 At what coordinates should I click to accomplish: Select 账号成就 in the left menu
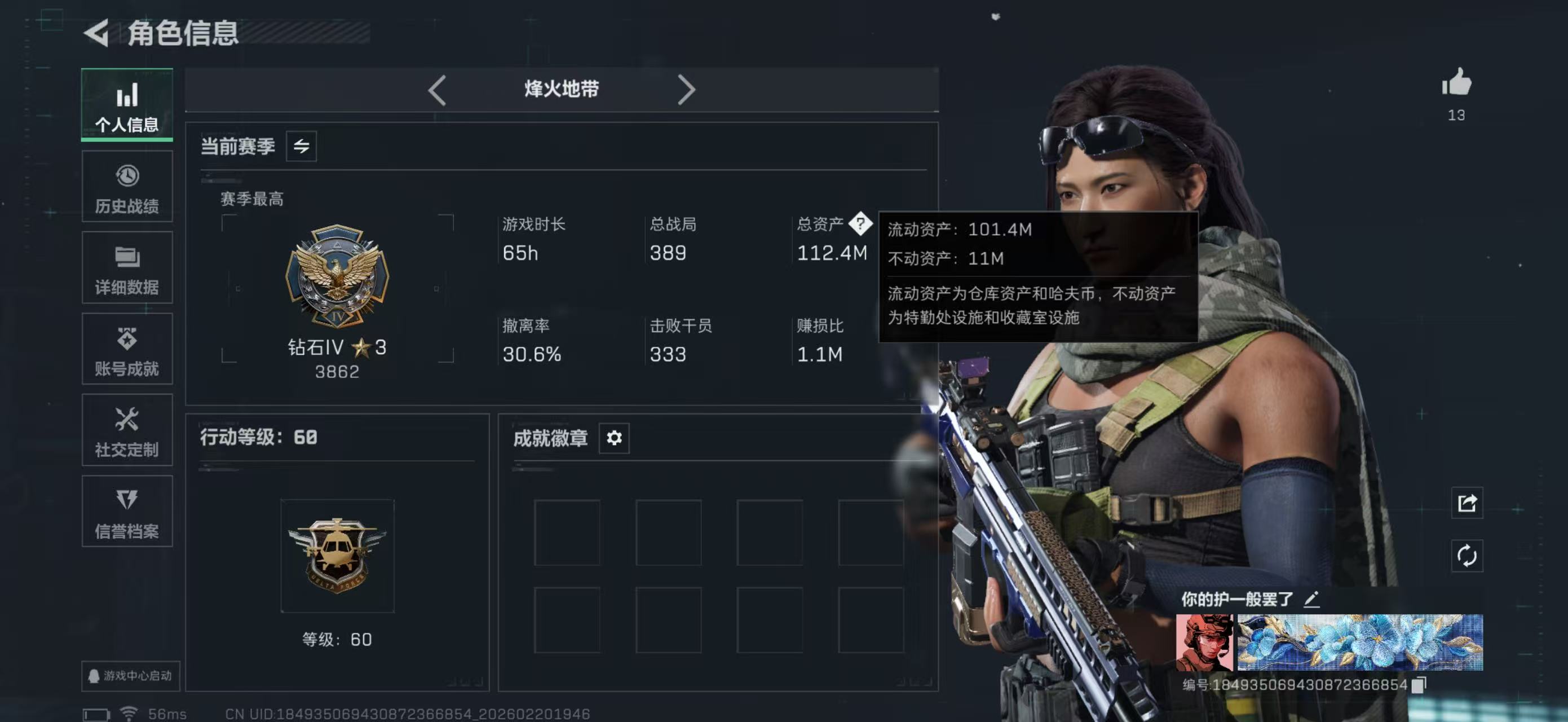(x=127, y=349)
